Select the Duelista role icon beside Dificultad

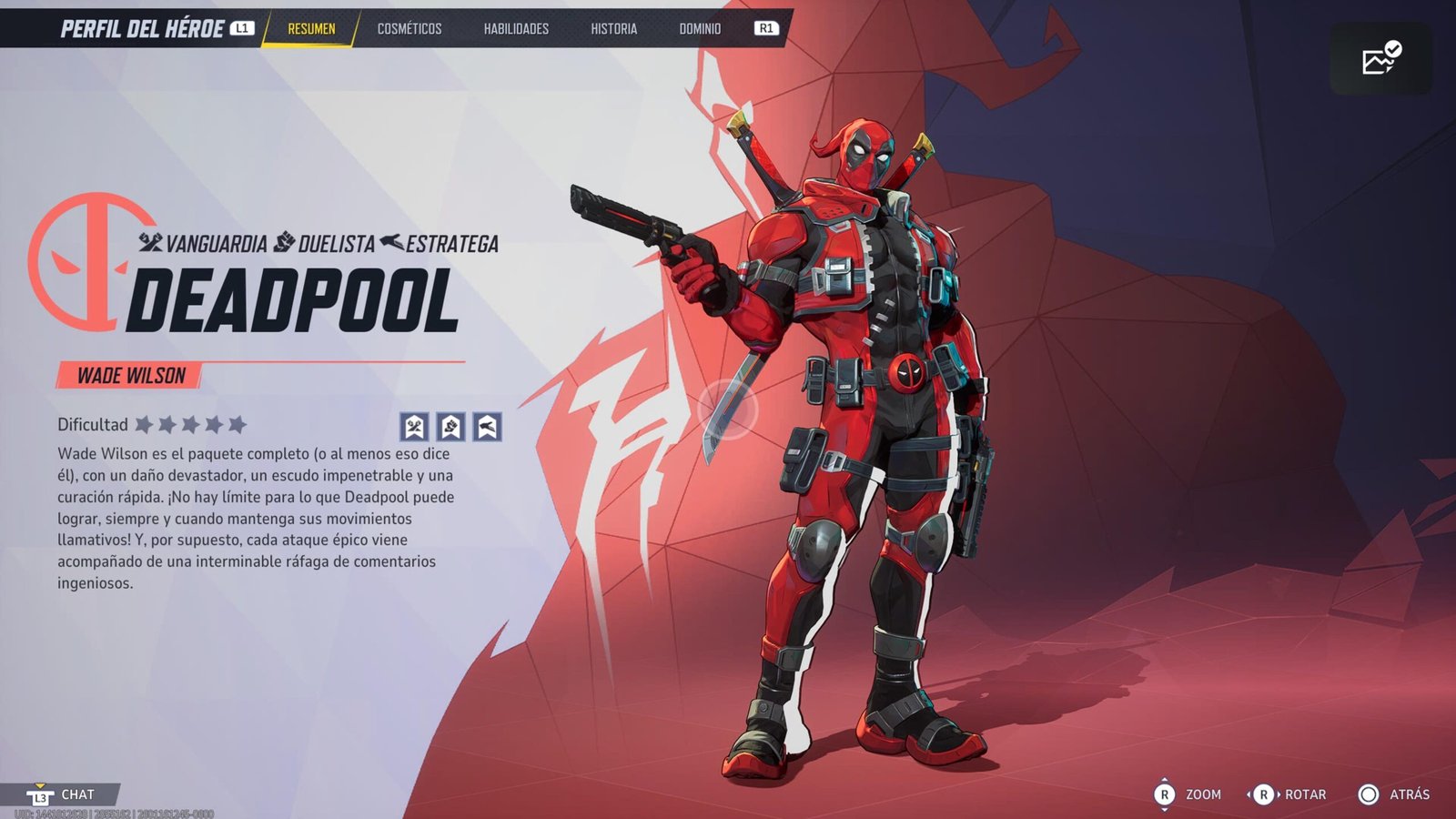click(450, 426)
